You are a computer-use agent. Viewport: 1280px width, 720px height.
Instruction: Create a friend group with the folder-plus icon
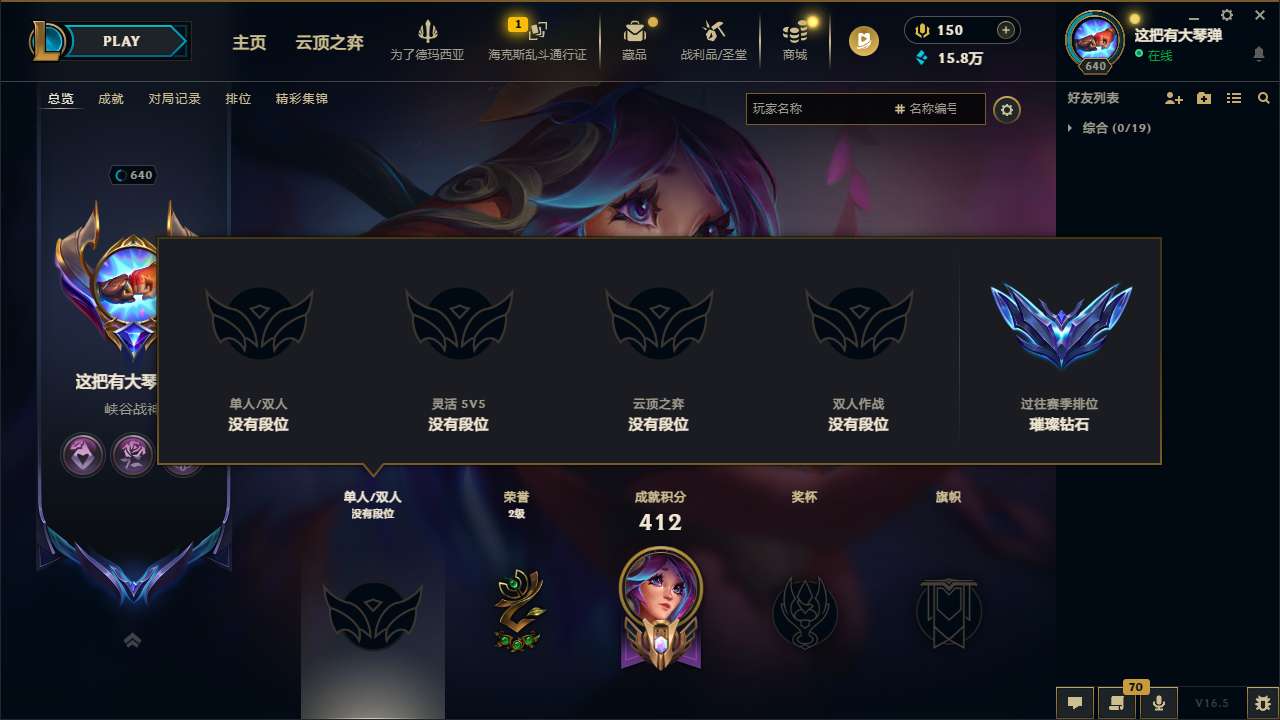pos(1203,98)
